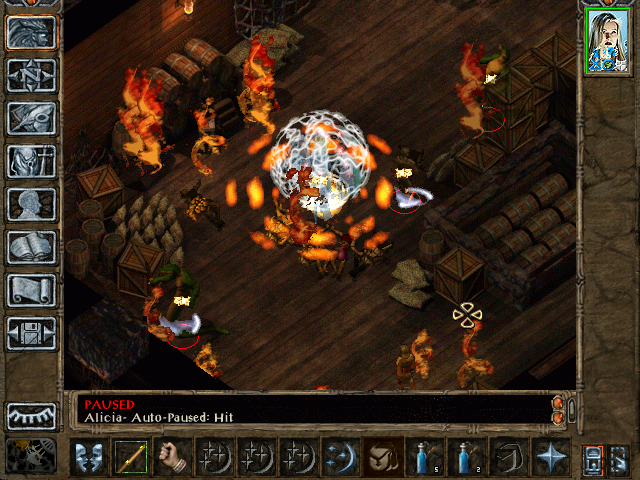Screen dimensions: 640x480
Task: Show the character record sheet
Action: point(31,204)
